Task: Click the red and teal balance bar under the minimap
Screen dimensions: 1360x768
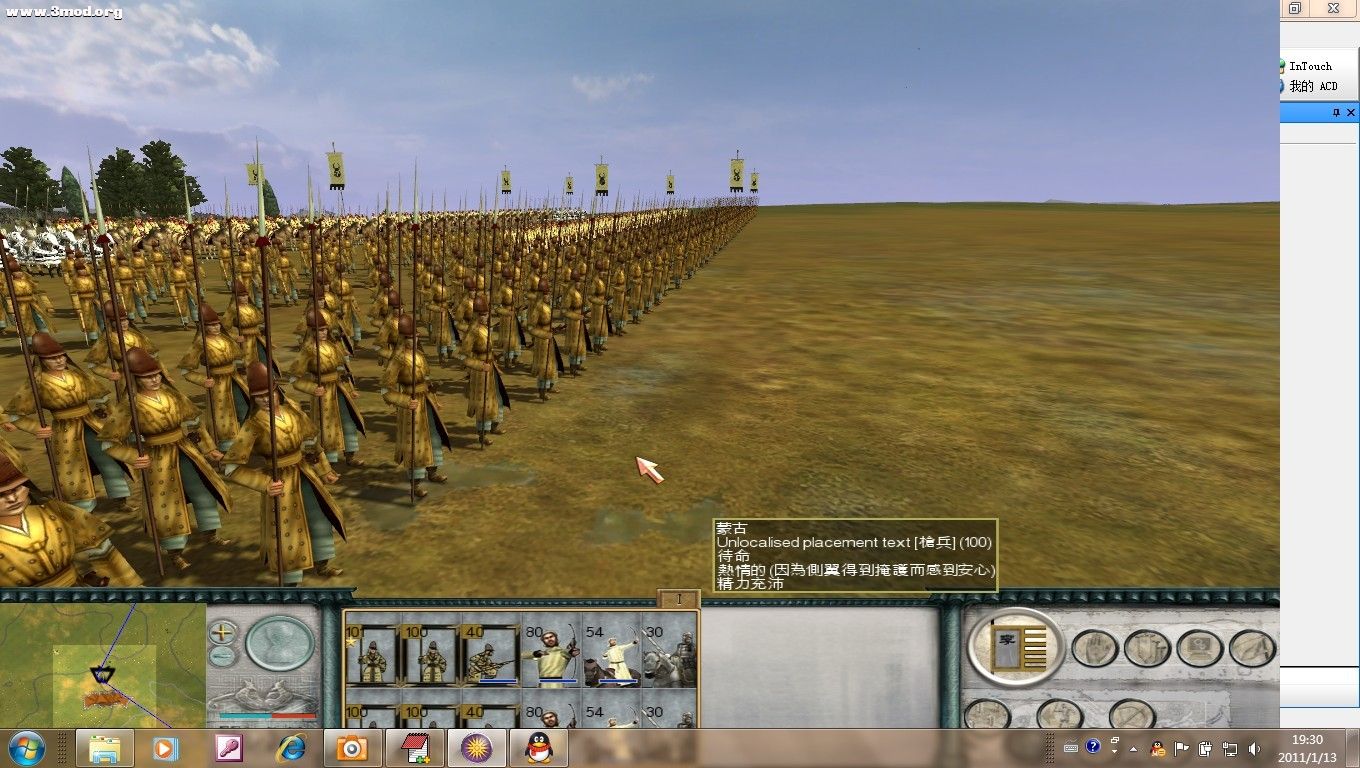Action: click(x=268, y=715)
